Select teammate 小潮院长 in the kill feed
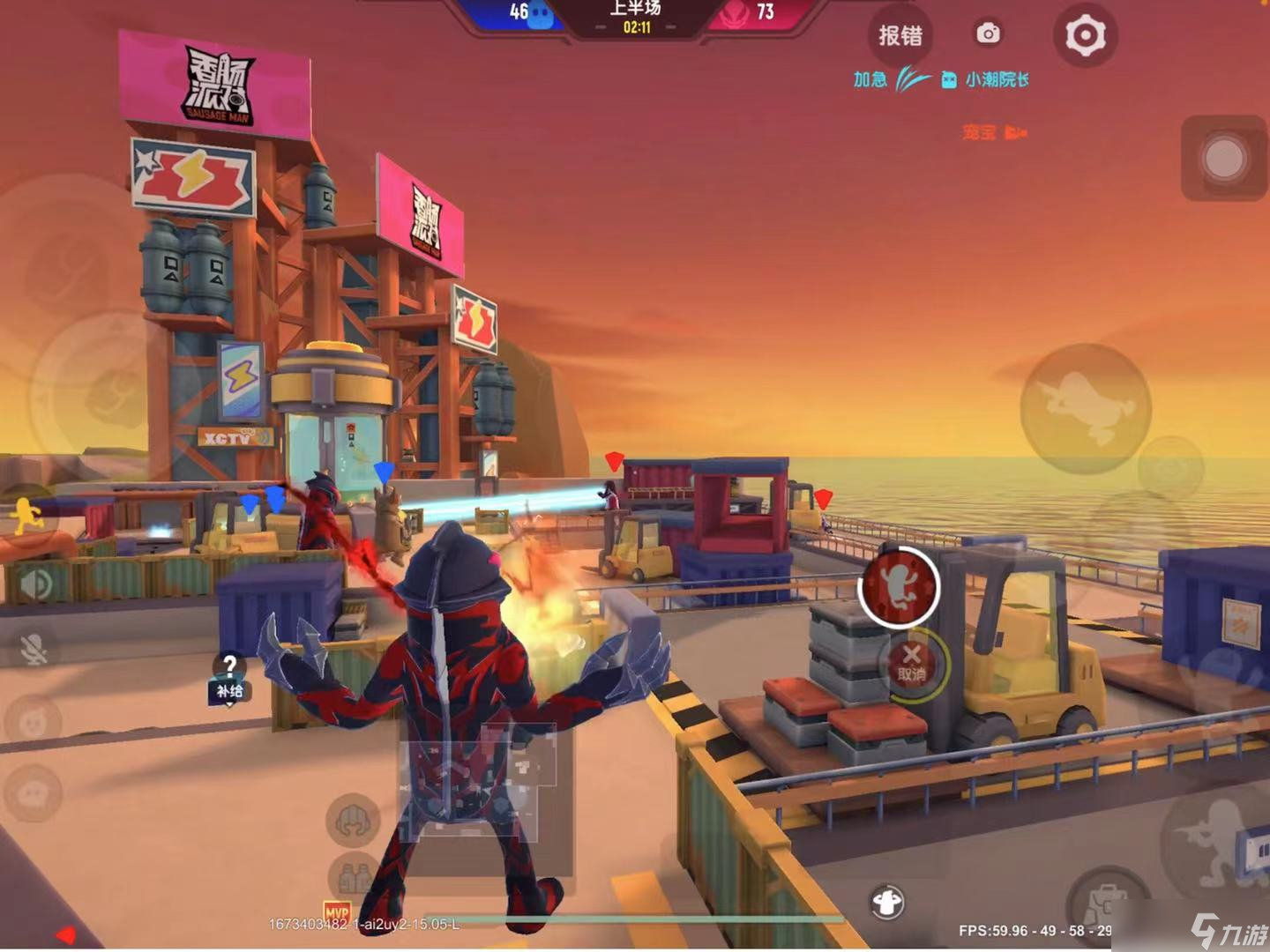The height and width of the screenshot is (952, 1270). [997, 80]
